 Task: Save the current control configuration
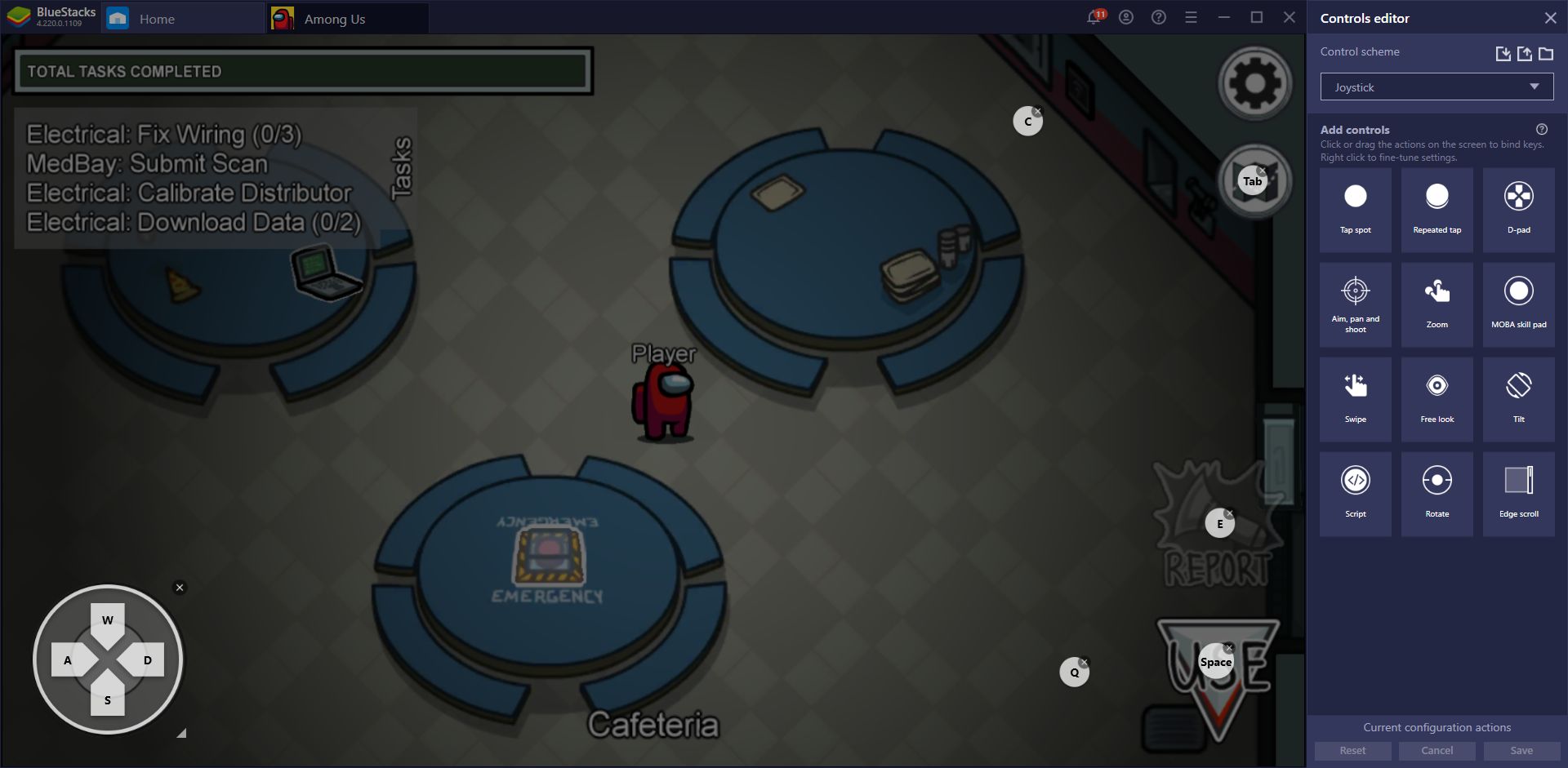pos(1521,751)
